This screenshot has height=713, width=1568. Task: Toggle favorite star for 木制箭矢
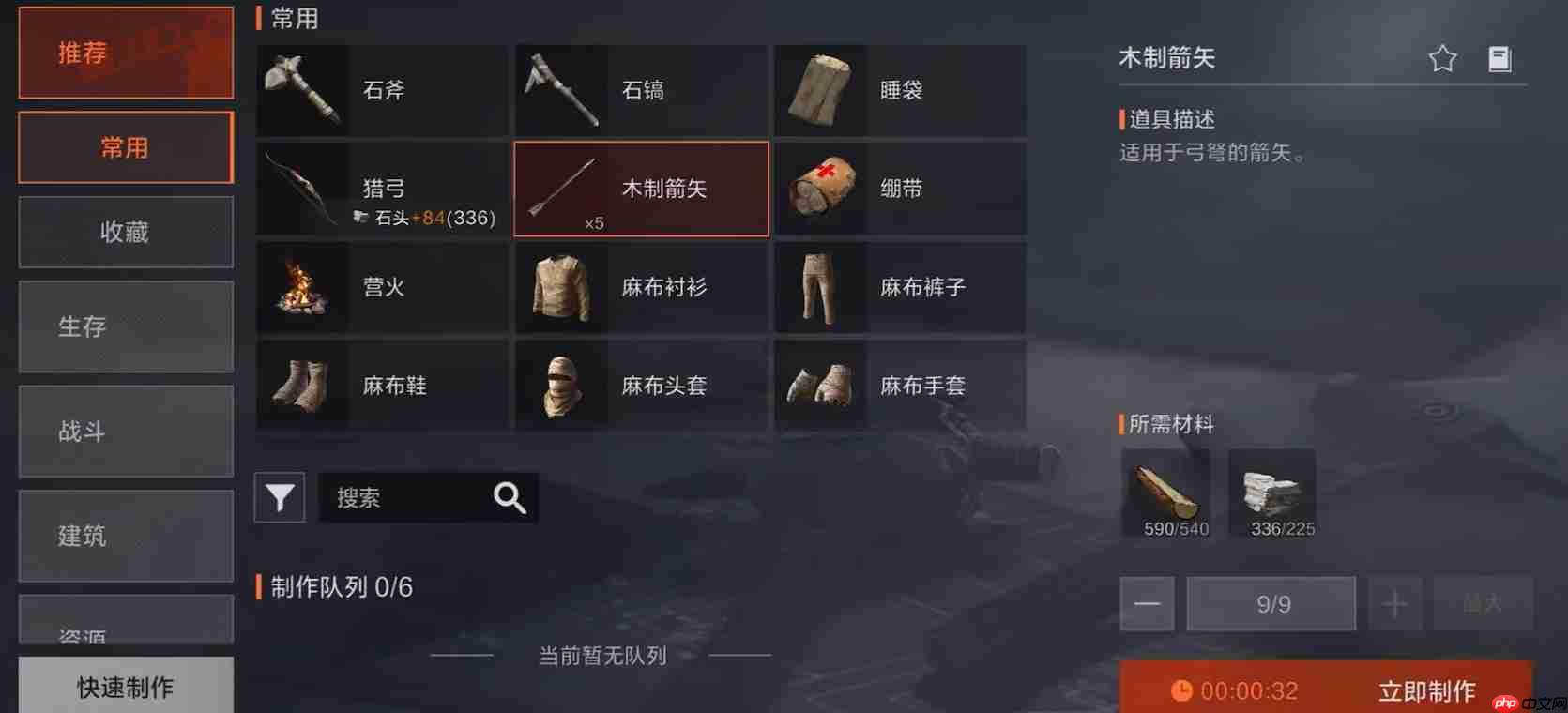coord(1442,57)
